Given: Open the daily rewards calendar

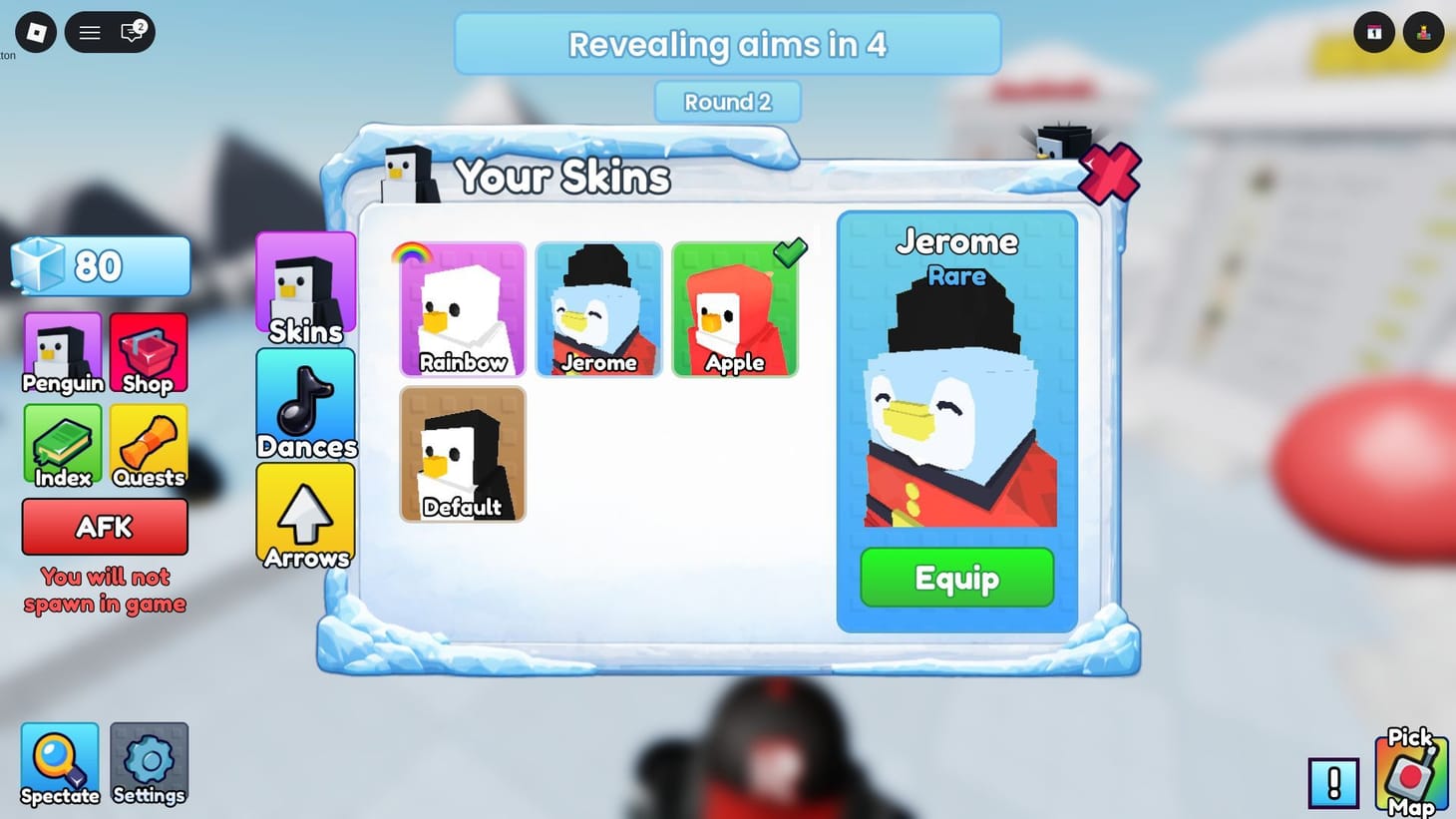Looking at the screenshot, I should (x=1373, y=32).
